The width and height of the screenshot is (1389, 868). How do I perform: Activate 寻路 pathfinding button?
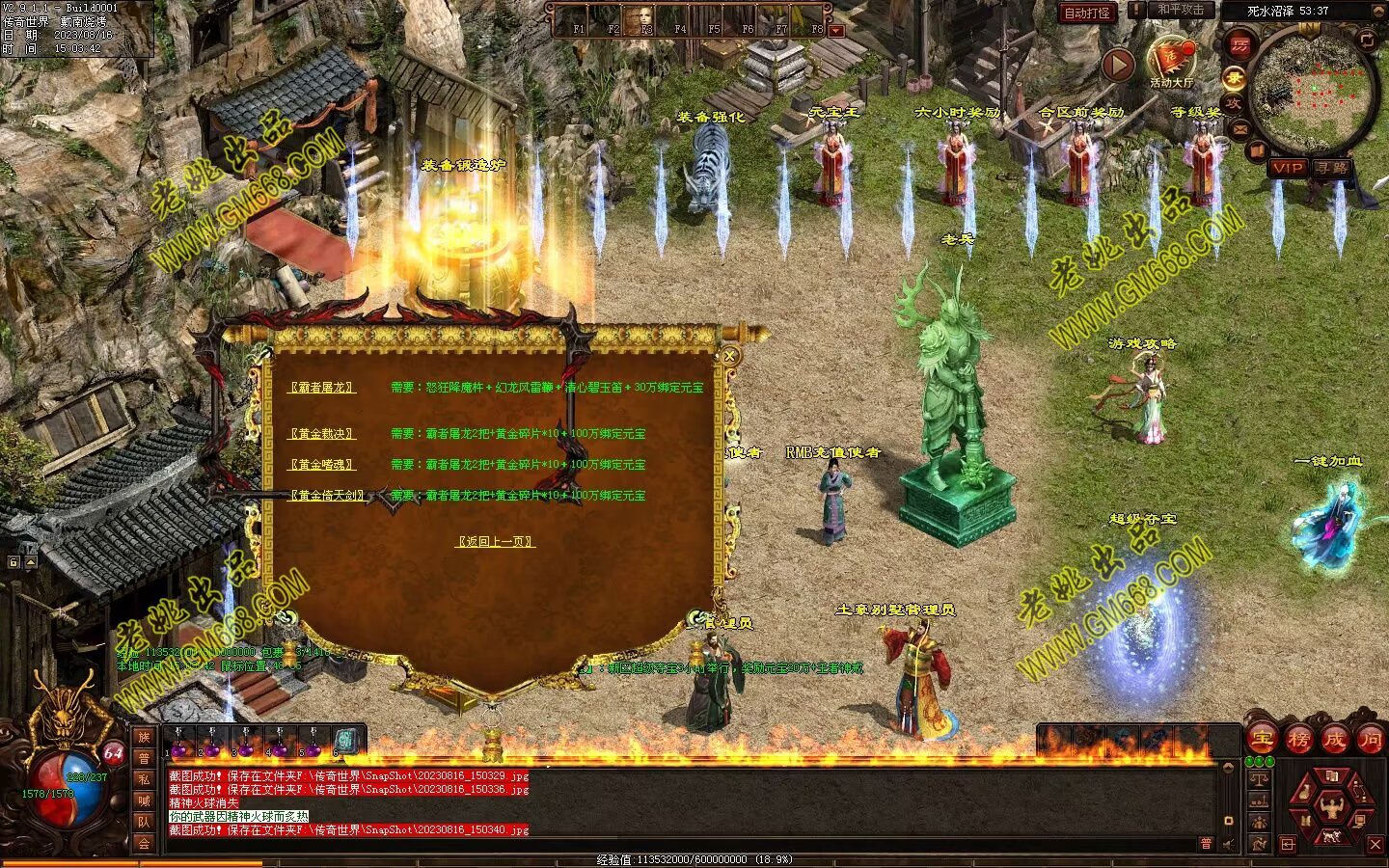coord(1334,168)
